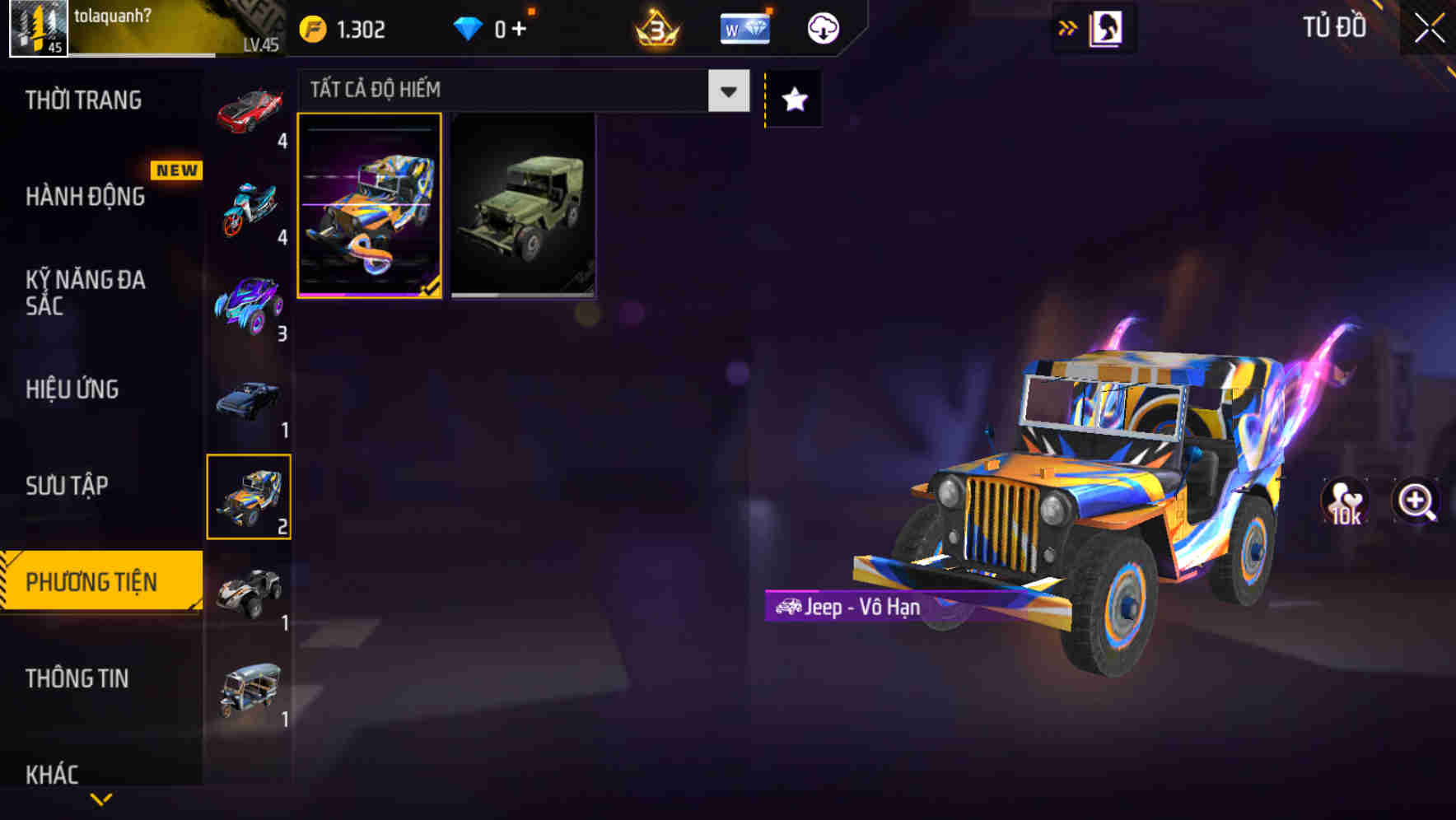The image size is (1456, 820).
Task: Click the cloud download icon
Action: tap(822, 26)
